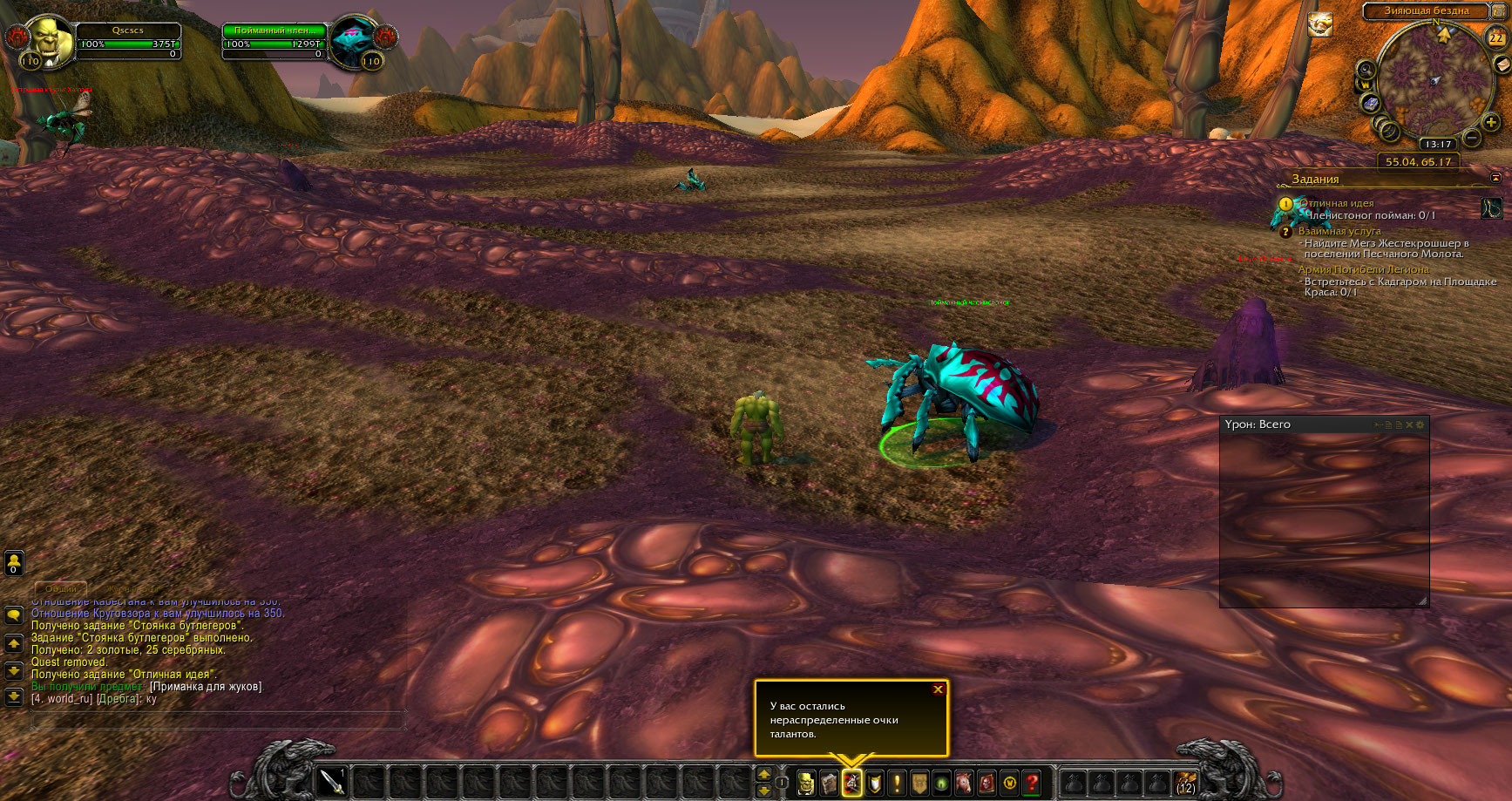Use the sword attack ability in slot one
This screenshot has height=801, width=1512.
332,782
